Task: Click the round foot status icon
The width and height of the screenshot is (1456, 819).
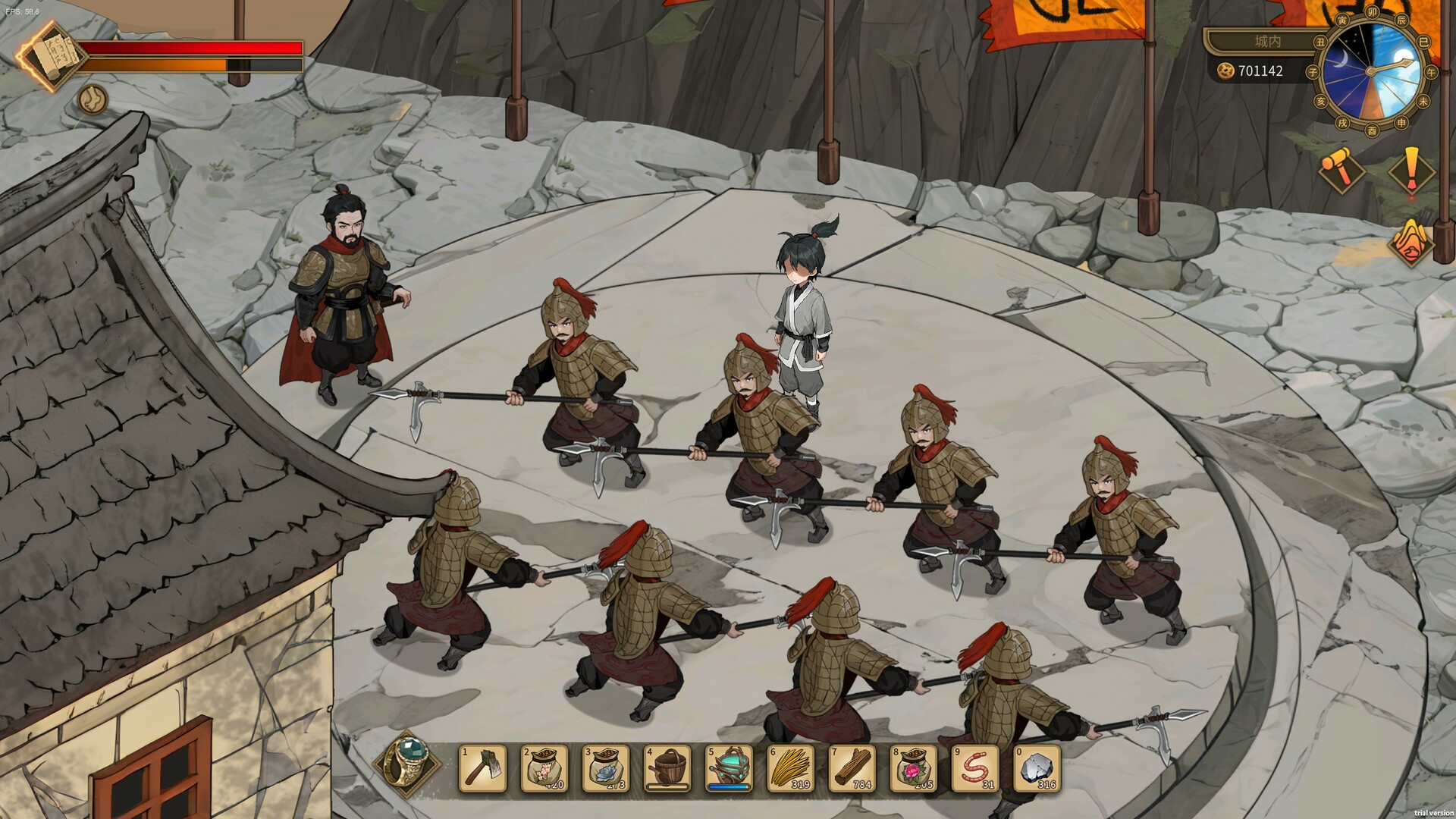Action: (93, 99)
